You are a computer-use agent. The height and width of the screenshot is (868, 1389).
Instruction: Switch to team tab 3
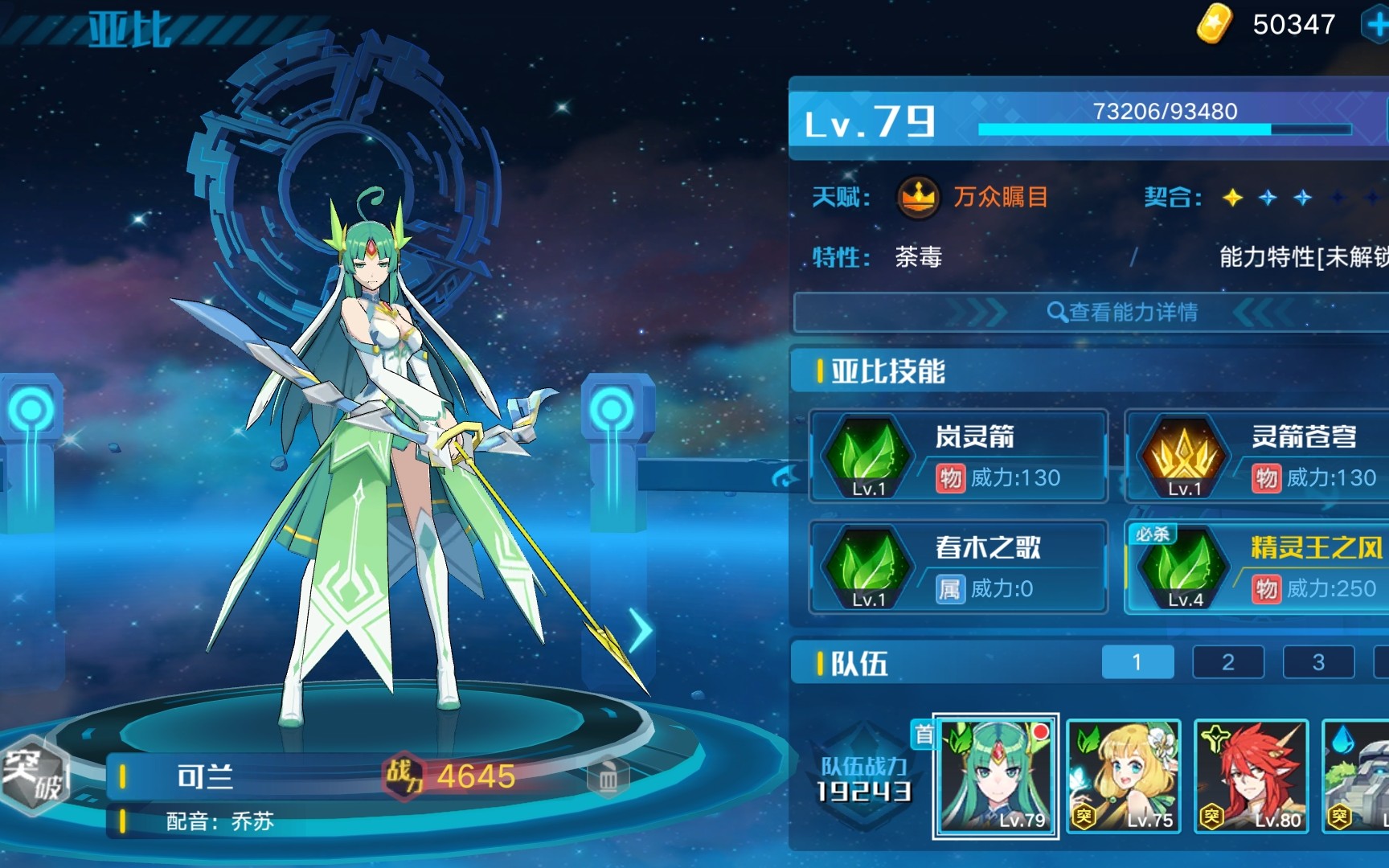coord(1318,662)
